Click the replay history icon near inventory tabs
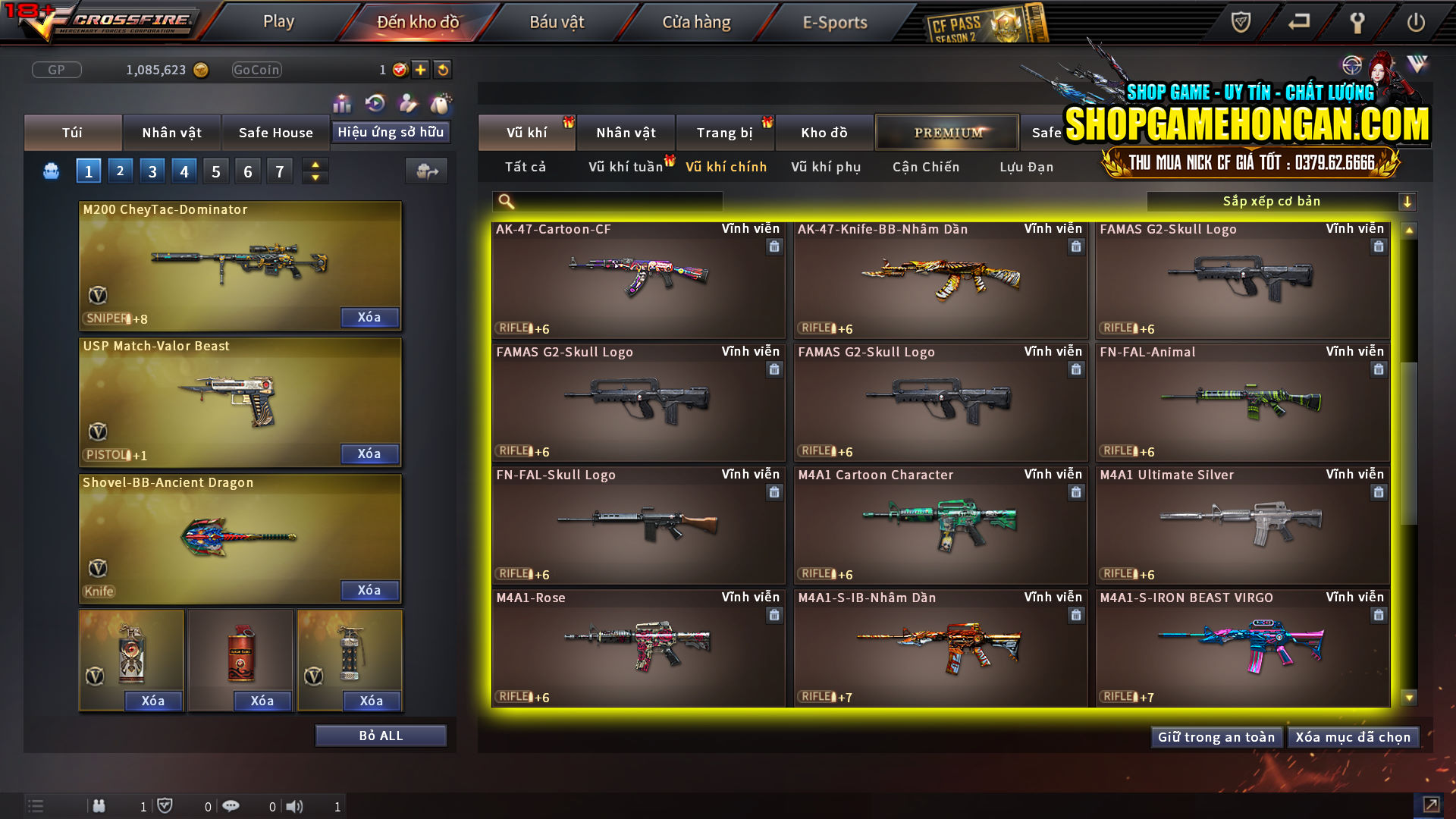 375,102
